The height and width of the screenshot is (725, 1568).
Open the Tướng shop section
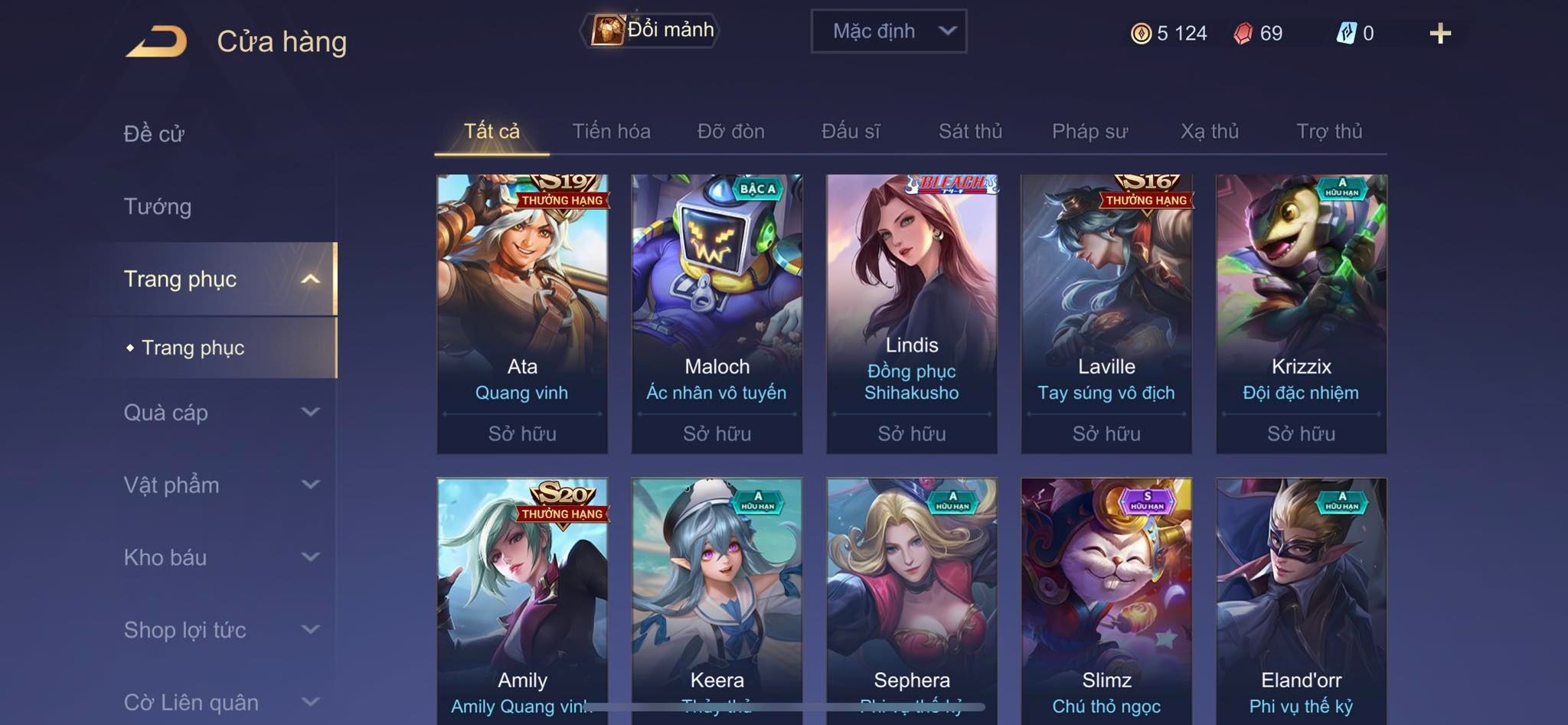158,207
